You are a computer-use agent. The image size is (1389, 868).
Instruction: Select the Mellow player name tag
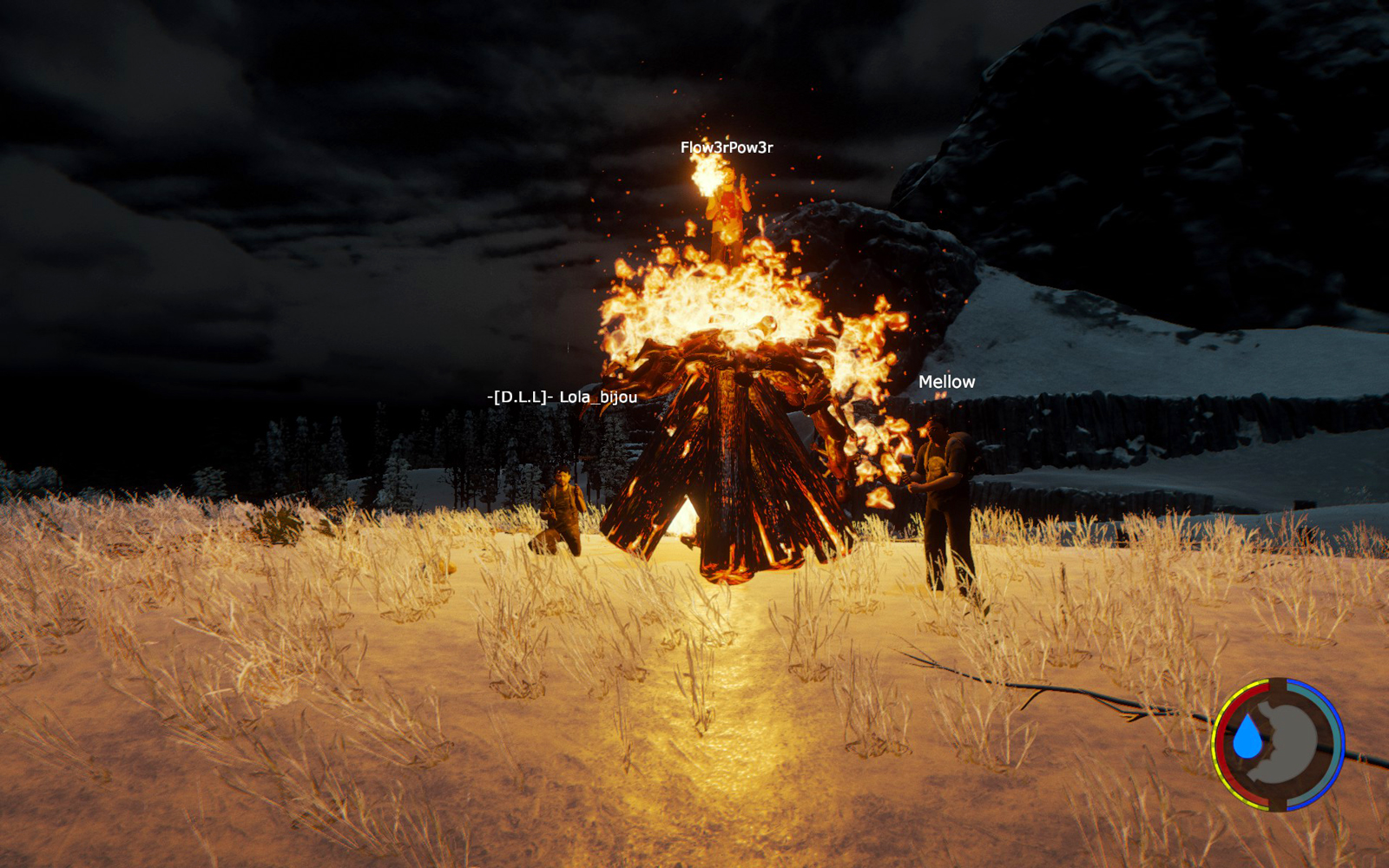(946, 382)
